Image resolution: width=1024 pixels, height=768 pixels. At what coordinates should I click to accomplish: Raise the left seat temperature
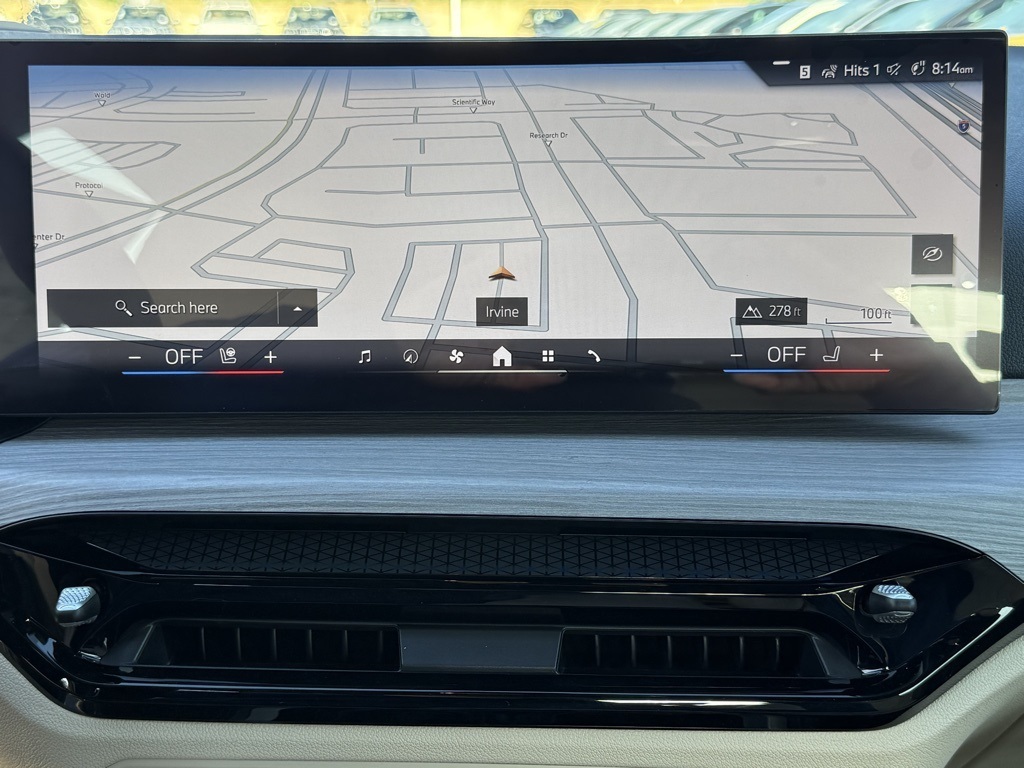point(270,357)
